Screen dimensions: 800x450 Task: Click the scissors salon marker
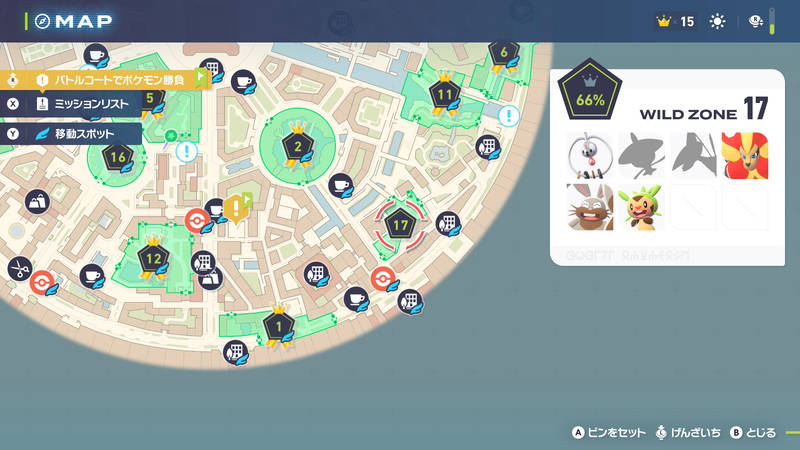[x=18, y=268]
